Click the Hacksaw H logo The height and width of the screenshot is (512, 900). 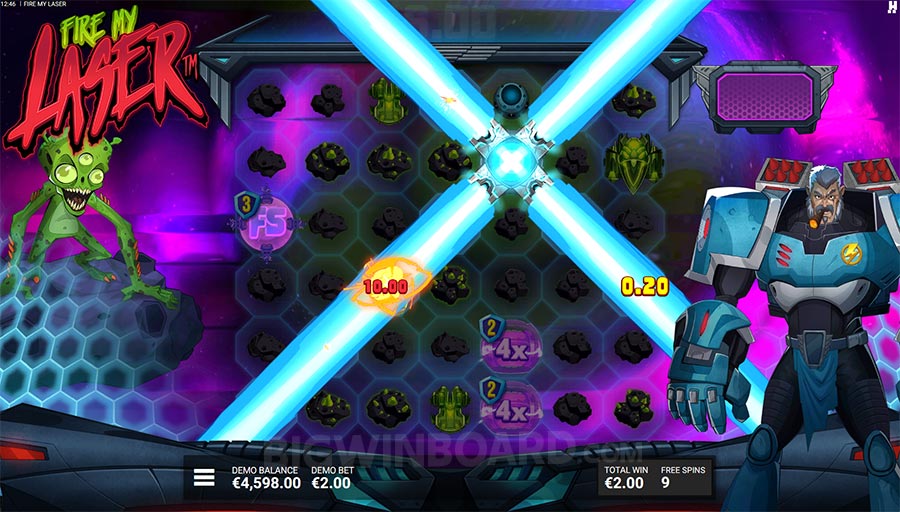pyautogui.click(x=890, y=8)
